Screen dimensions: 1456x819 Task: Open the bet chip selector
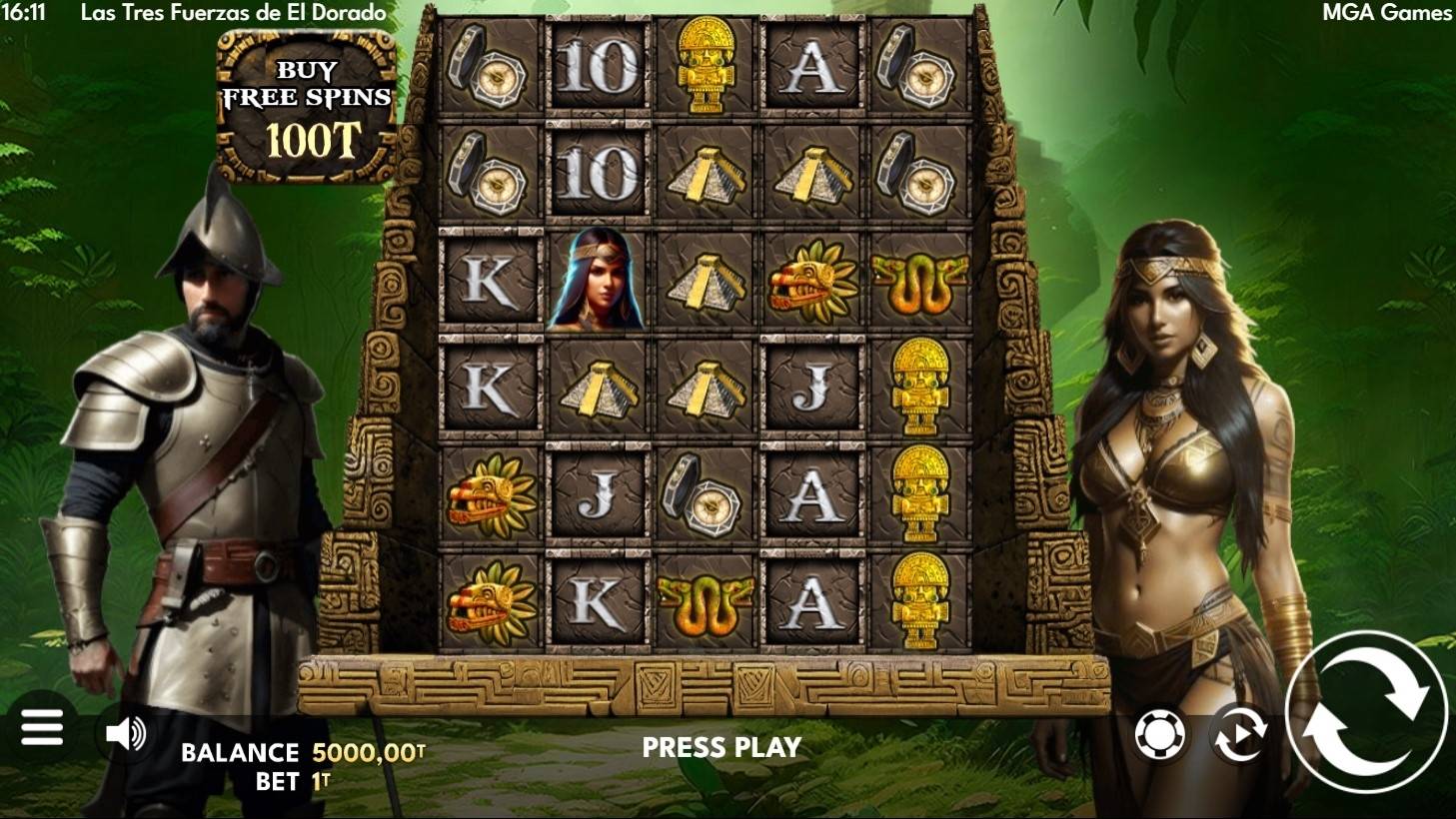tap(1160, 735)
